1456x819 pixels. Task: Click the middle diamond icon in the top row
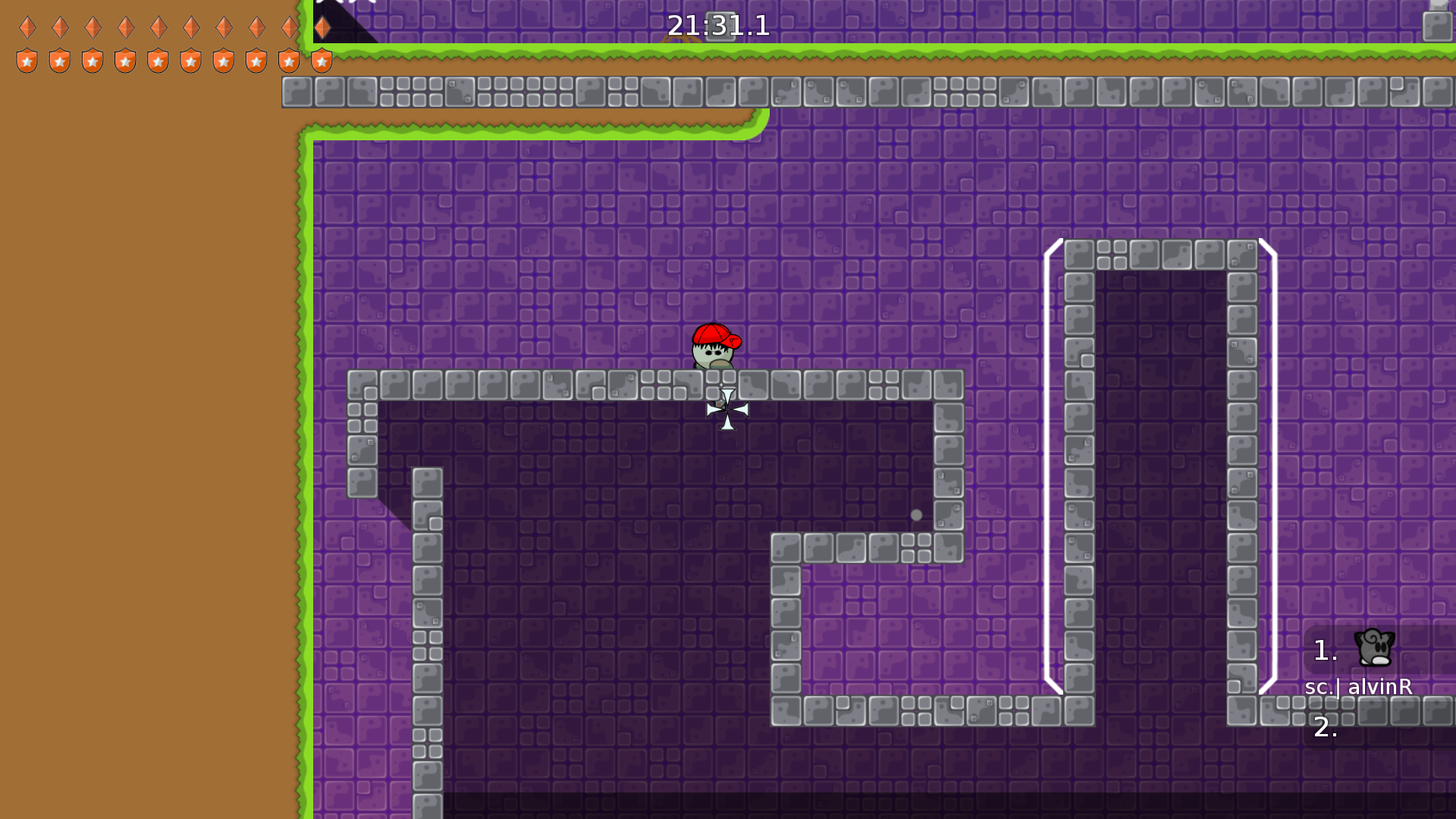click(x=158, y=28)
